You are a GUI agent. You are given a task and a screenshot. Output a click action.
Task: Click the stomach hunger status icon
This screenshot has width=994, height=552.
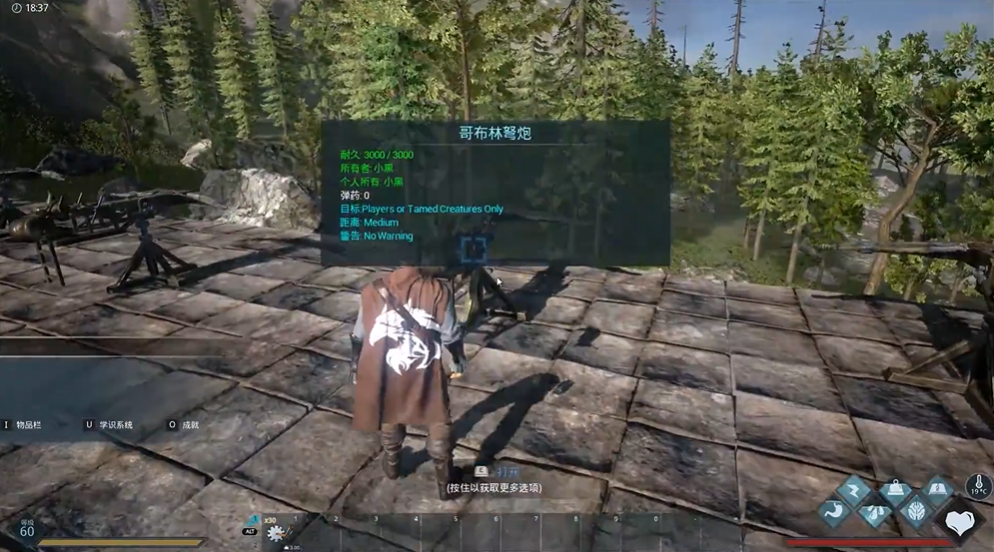834,512
